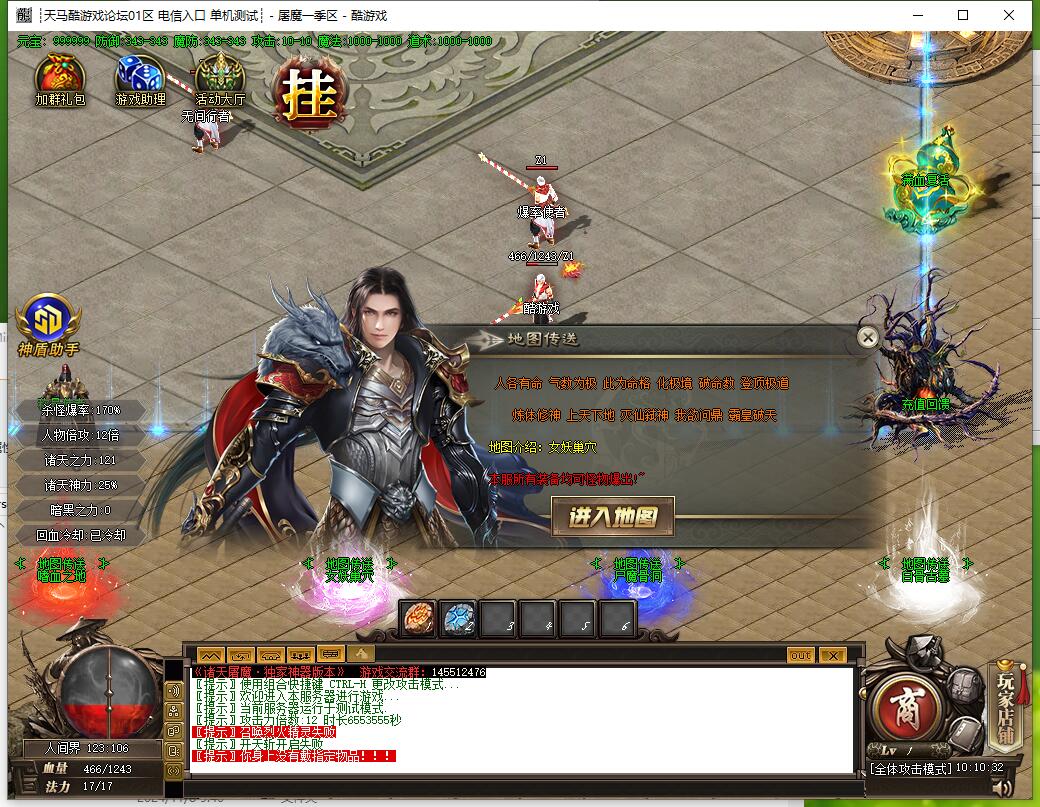Use the orange item in hotbar slot 1
1040x807 pixels.
418,619
